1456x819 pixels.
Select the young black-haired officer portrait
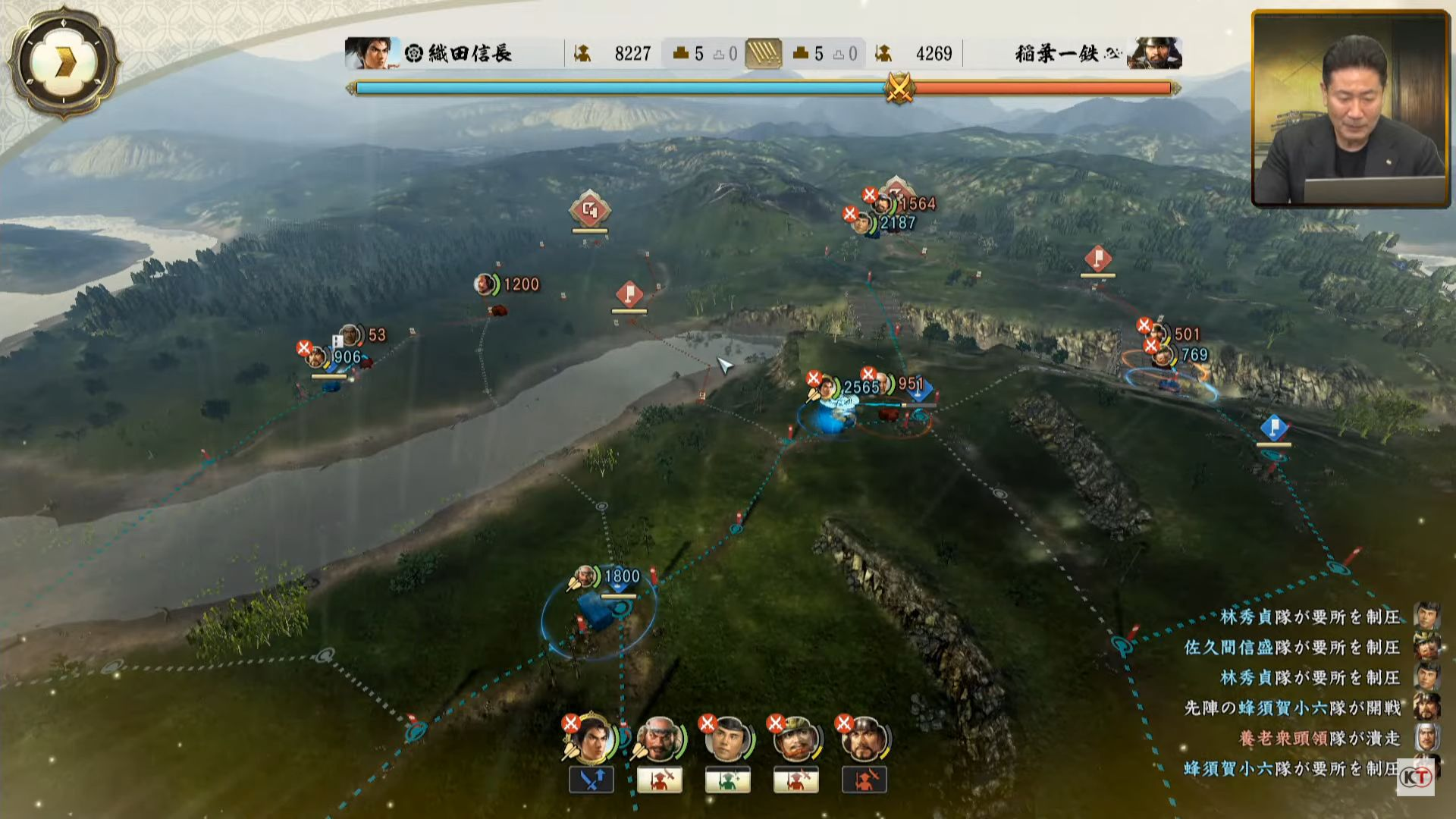click(726, 738)
